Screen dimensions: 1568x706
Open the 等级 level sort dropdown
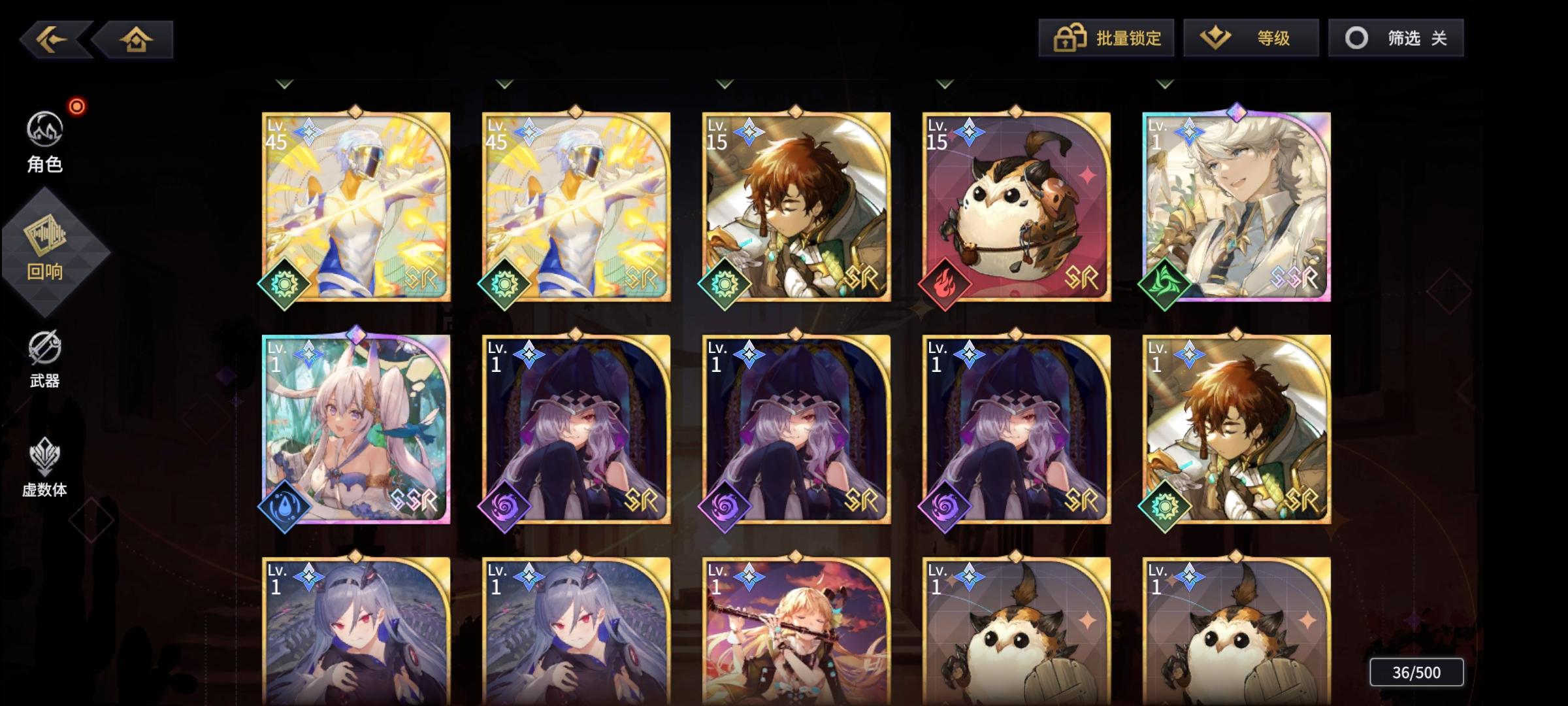[1250, 38]
